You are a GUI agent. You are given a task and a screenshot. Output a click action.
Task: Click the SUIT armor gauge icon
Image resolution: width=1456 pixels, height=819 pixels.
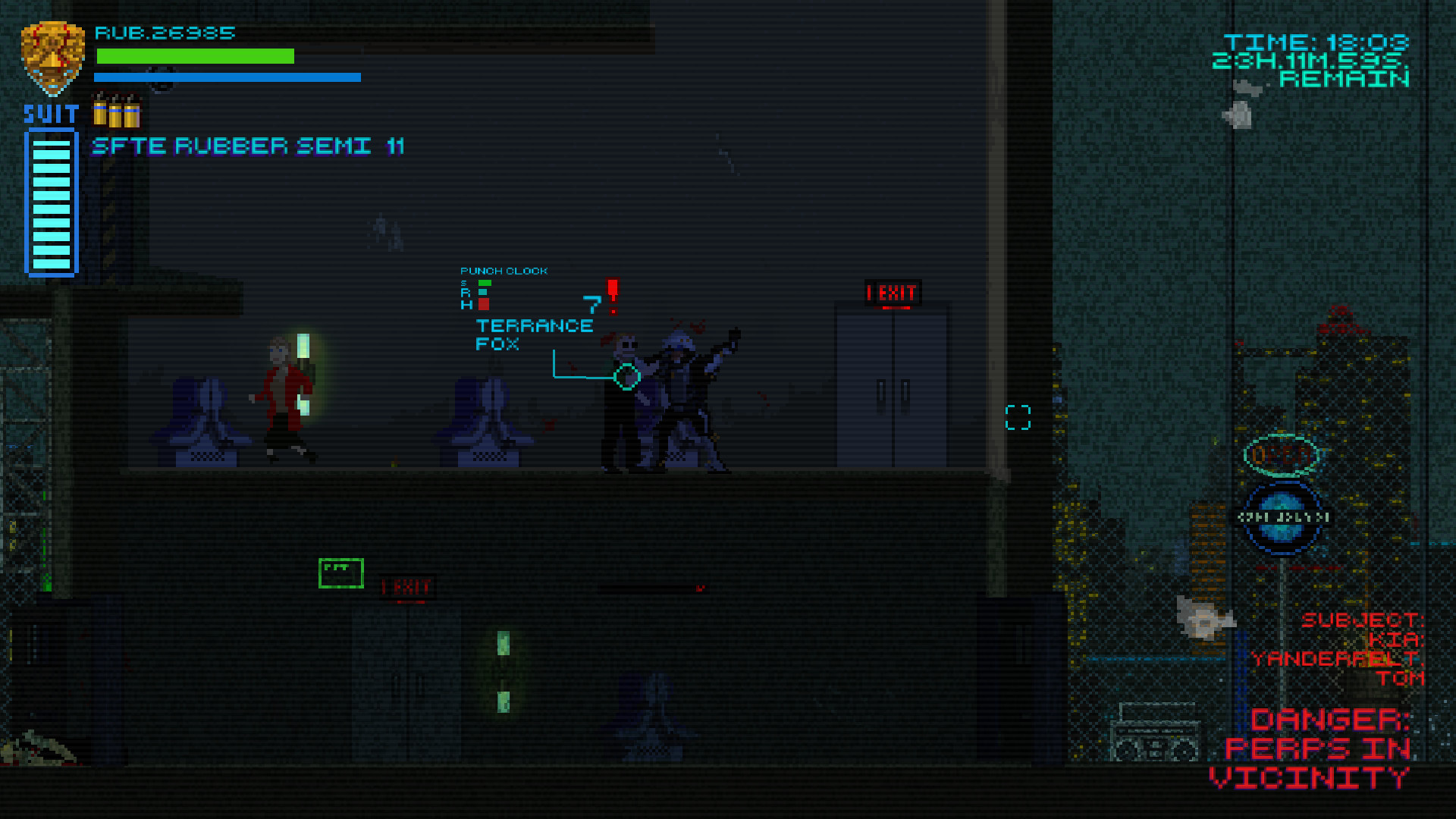(x=51, y=201)
